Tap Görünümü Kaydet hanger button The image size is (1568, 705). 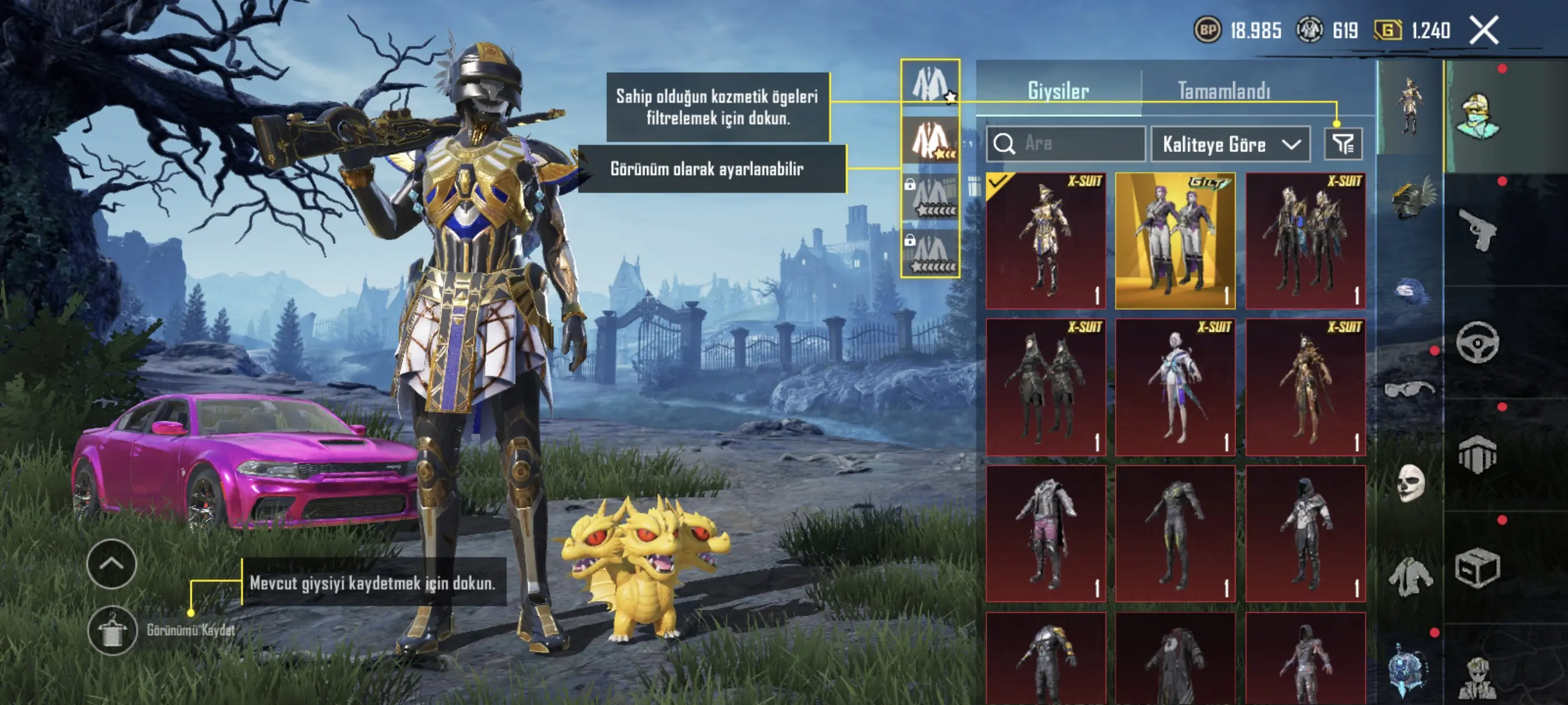113,630
